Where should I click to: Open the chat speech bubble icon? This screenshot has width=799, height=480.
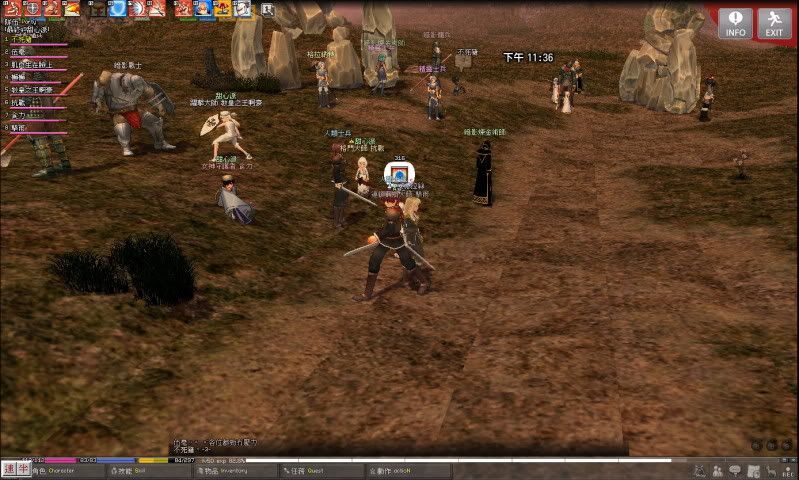click(x=734, y=470)
